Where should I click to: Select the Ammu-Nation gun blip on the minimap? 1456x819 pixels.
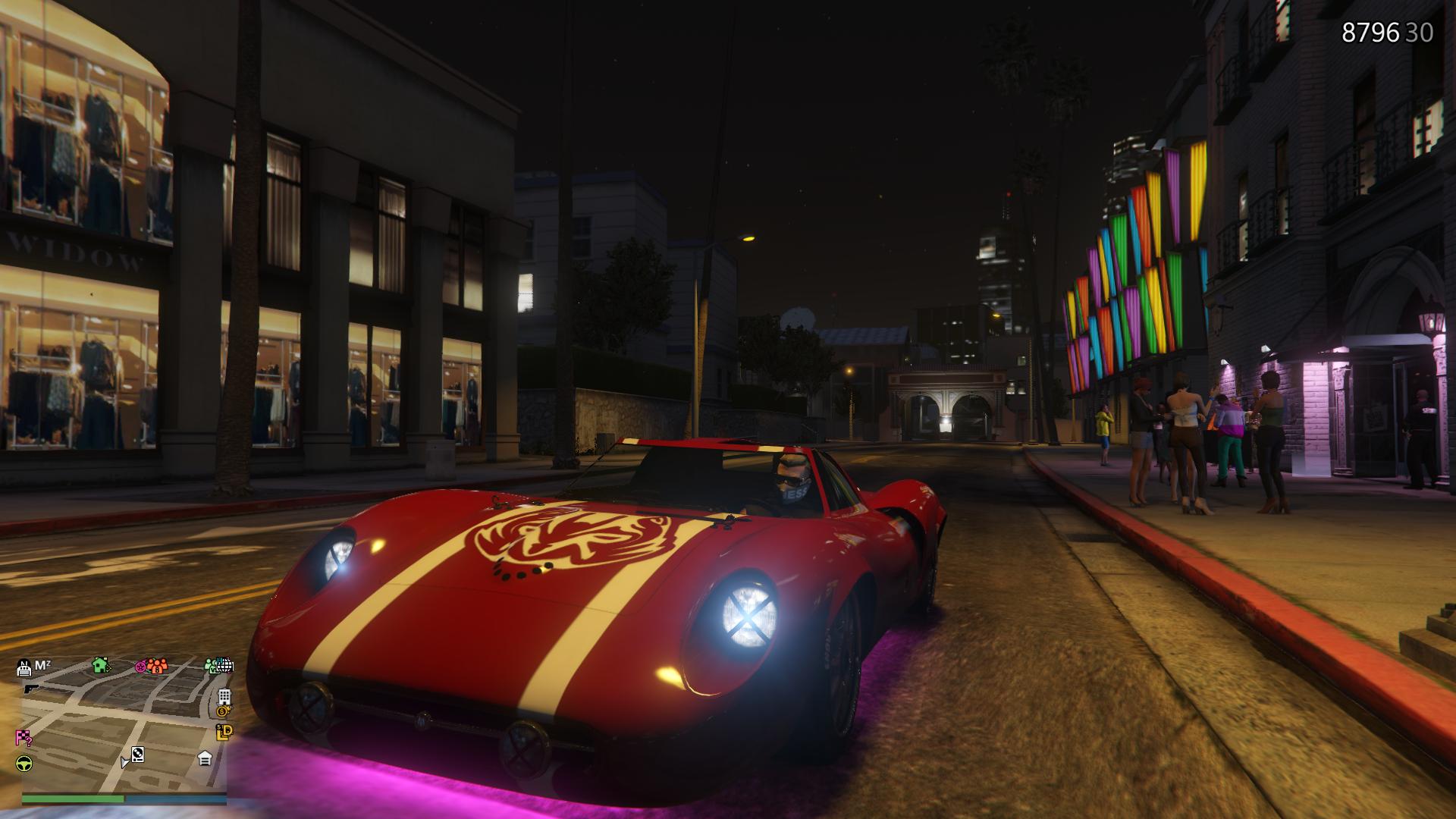point(30,689)
